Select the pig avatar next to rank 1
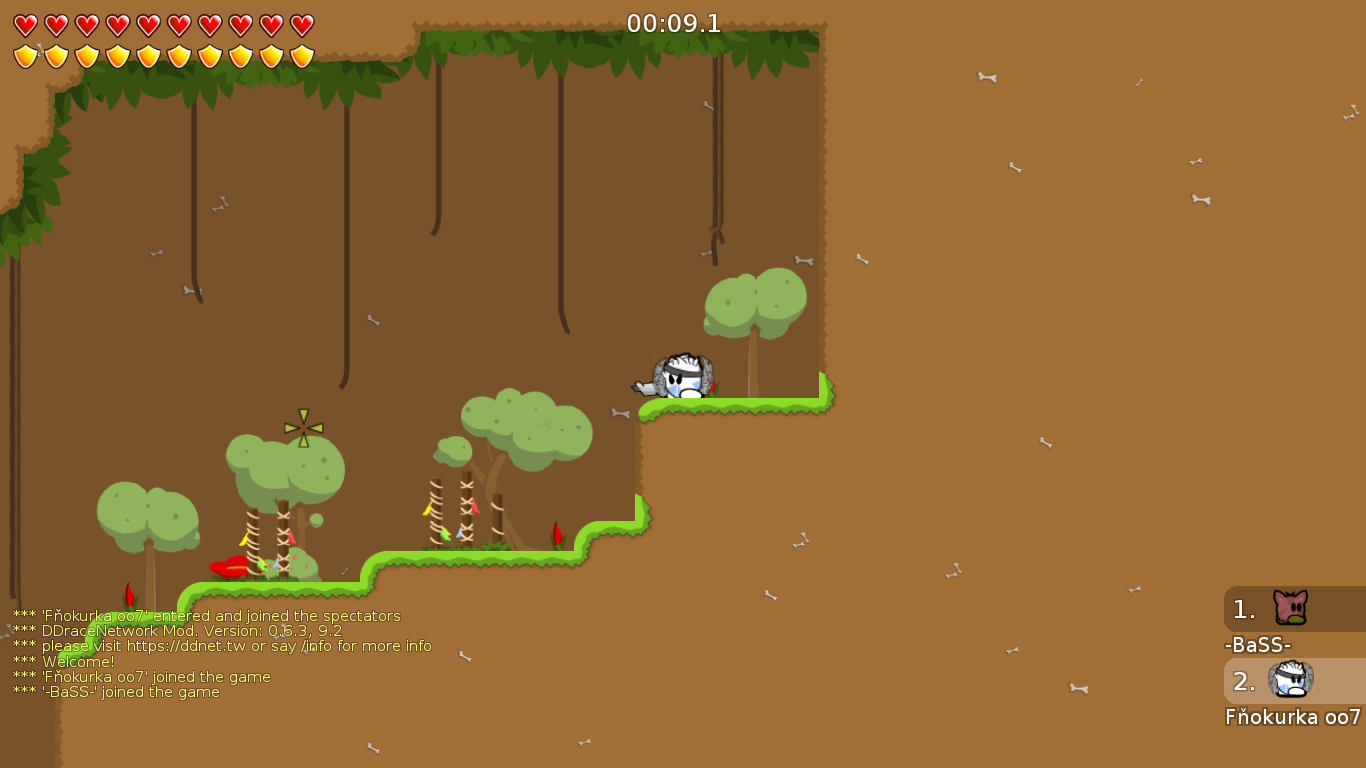 1288,607
